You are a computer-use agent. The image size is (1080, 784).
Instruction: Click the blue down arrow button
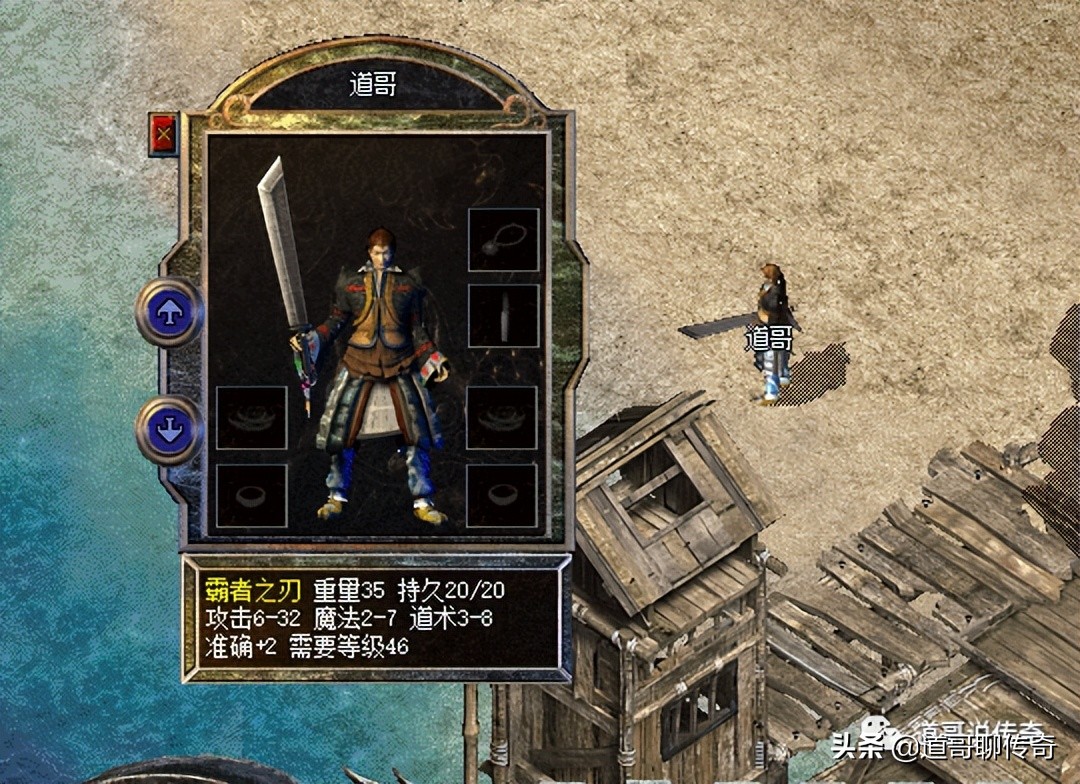pos(169,429)
